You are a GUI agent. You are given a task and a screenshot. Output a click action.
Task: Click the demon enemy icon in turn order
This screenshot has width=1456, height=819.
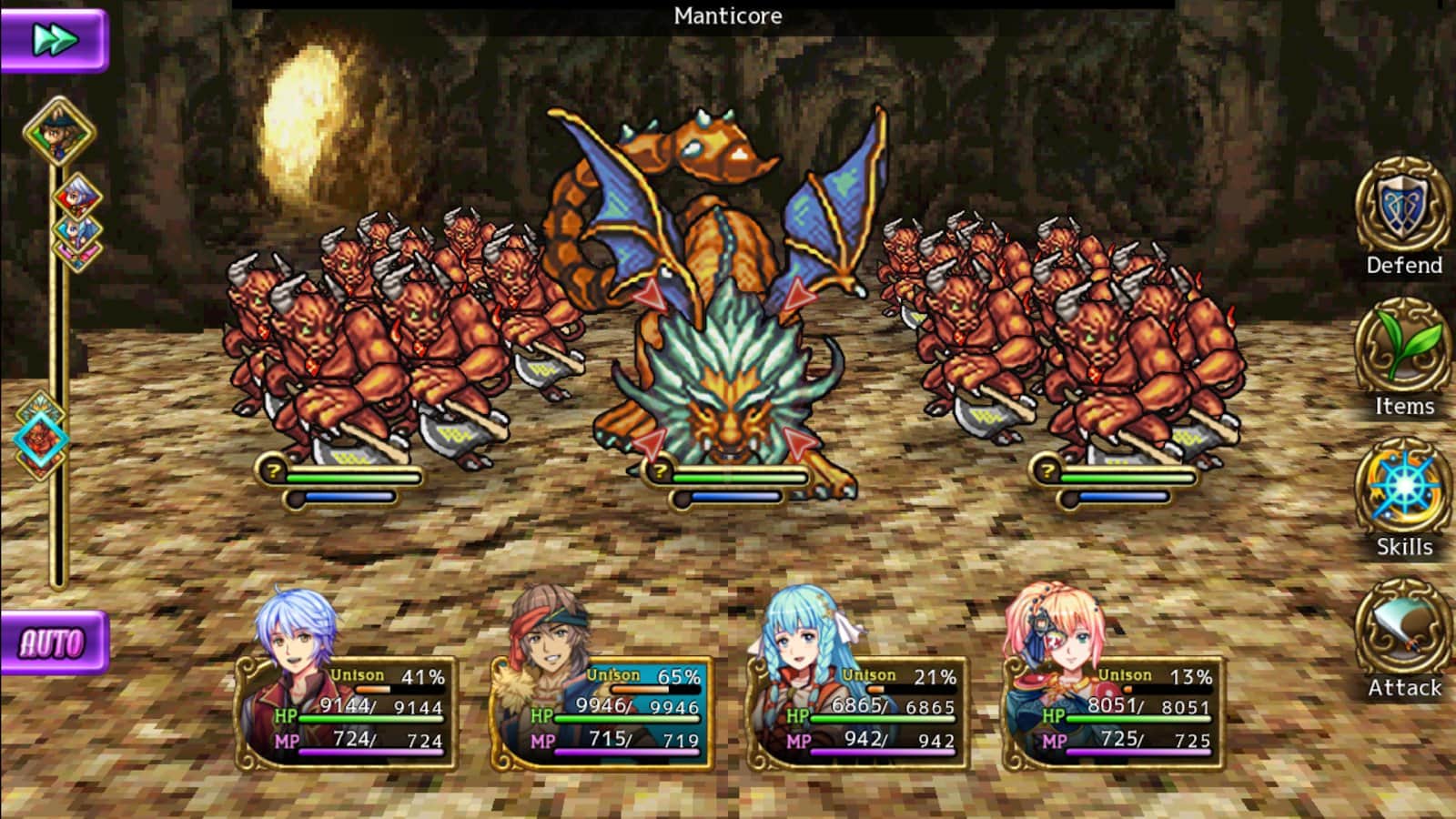click(x=40, y=439)
